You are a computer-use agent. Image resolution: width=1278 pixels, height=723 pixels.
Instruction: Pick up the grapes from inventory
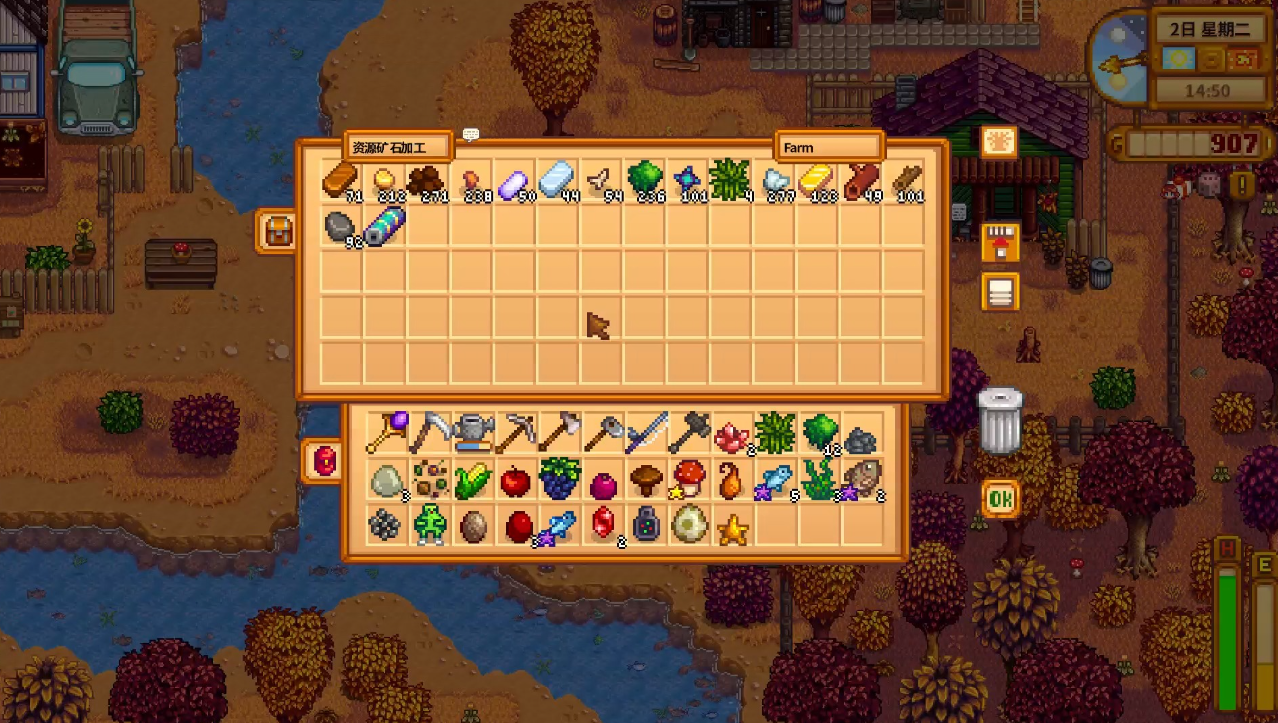coord(559,479)
